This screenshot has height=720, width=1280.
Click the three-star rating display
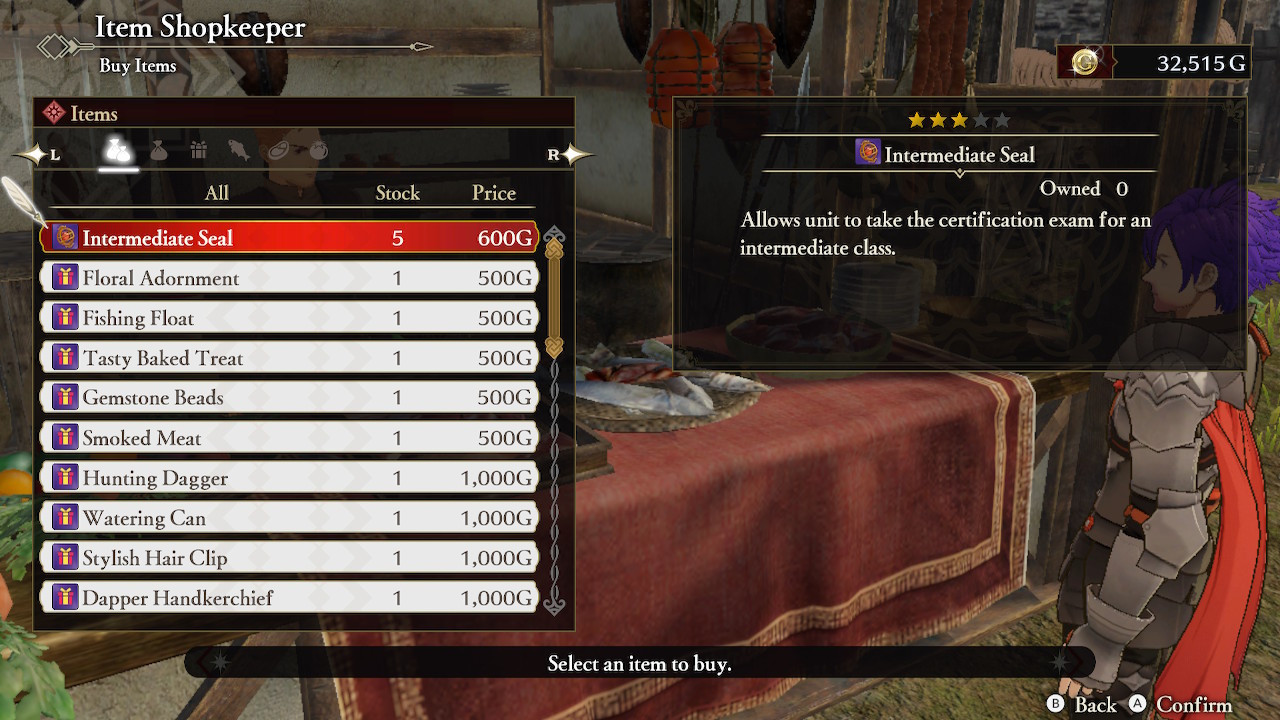[957, 119]
